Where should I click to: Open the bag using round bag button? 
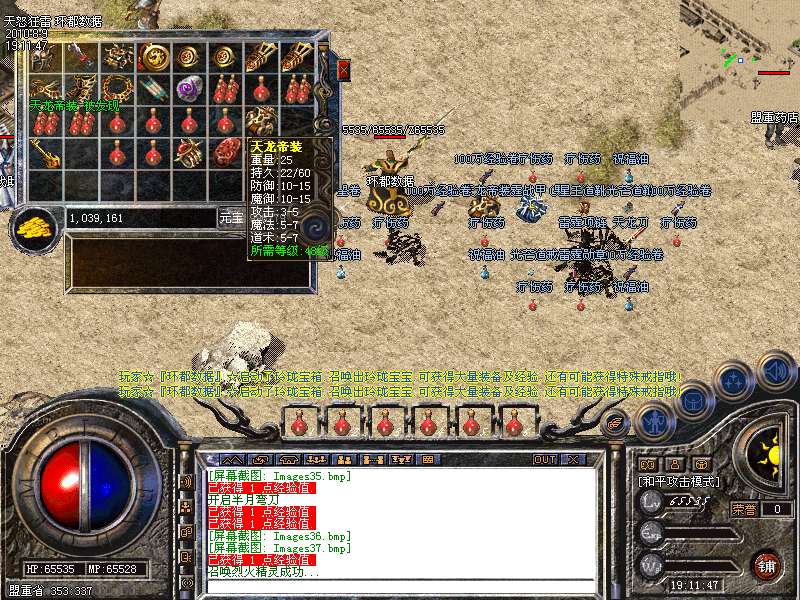click(x=692, y=399)
